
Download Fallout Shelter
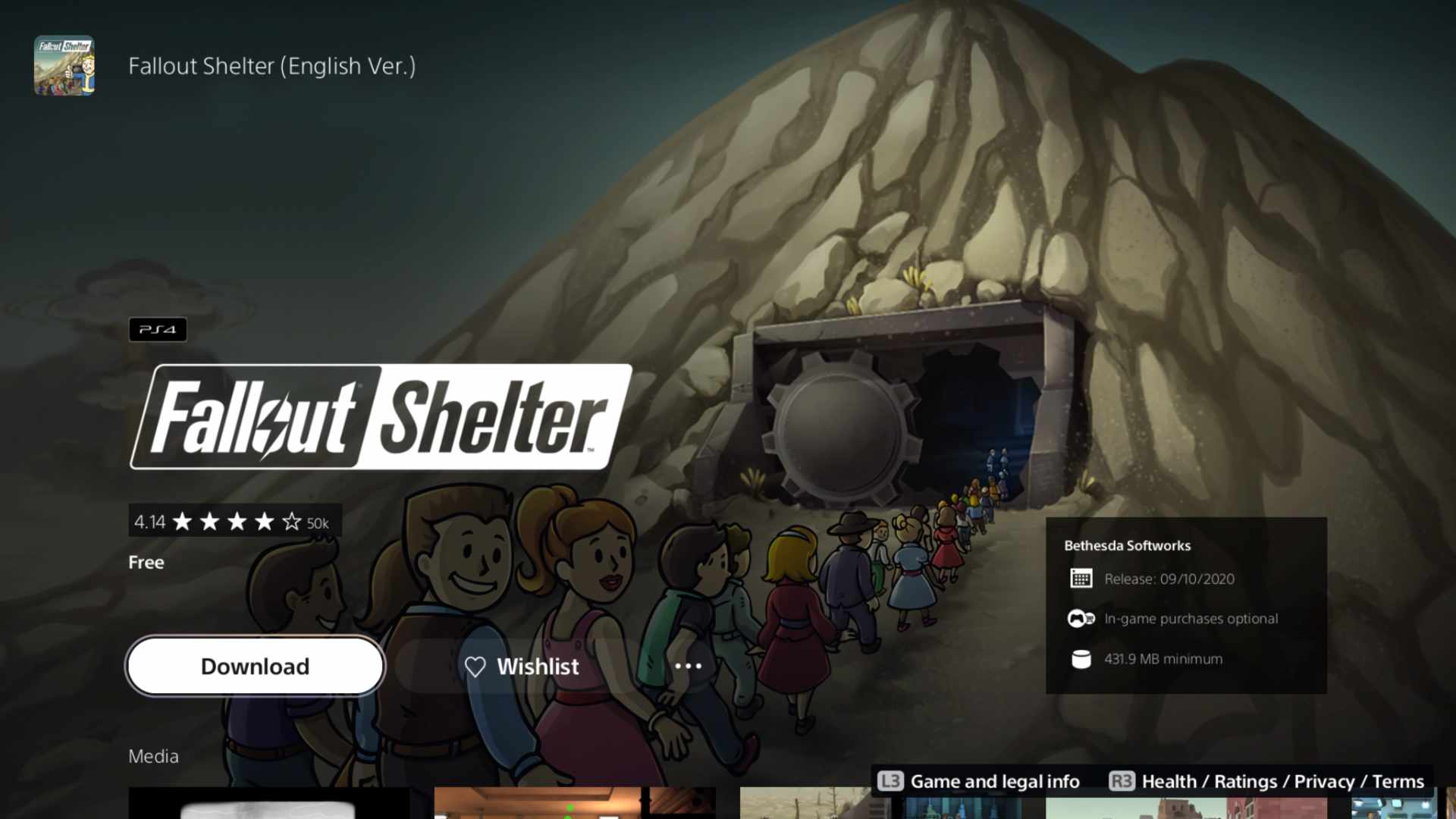[x=255, y=666]
